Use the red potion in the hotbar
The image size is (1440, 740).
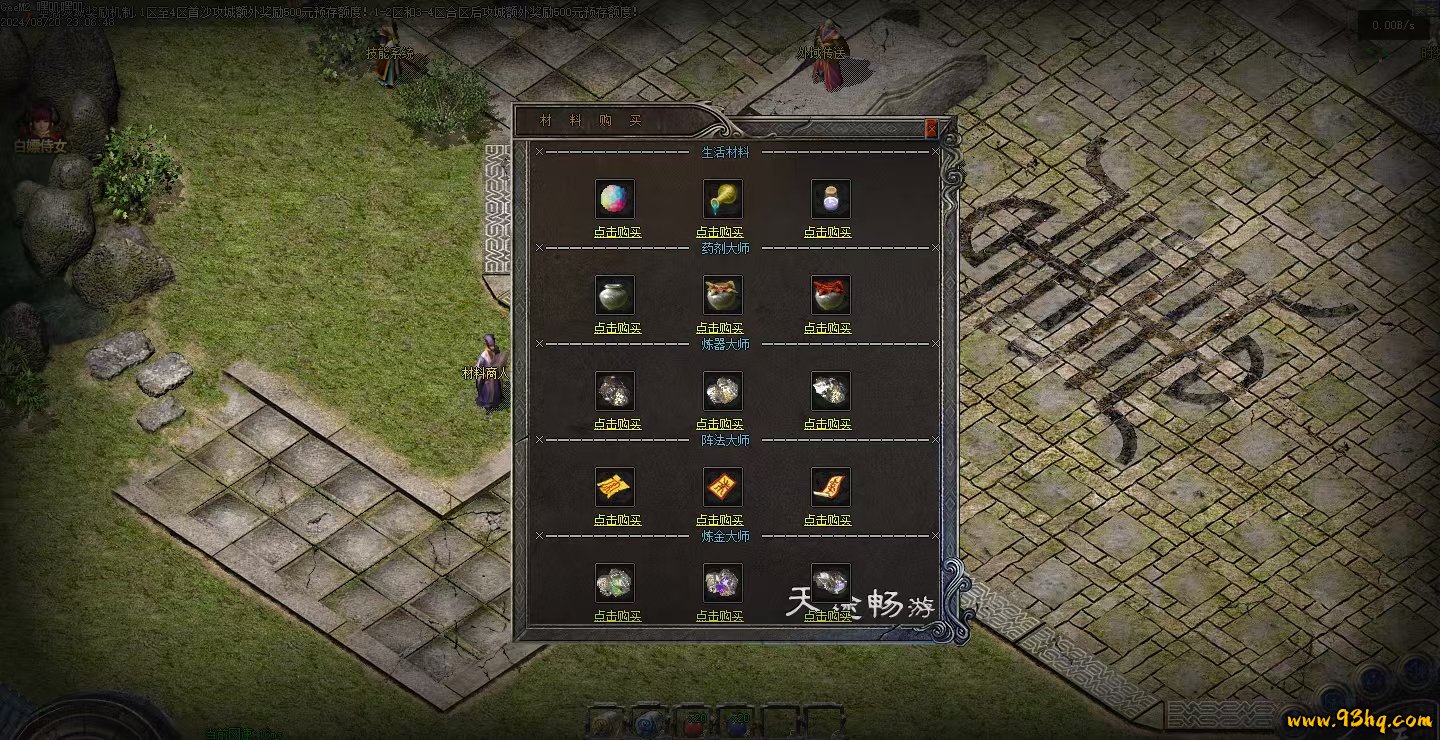point(692,722)
